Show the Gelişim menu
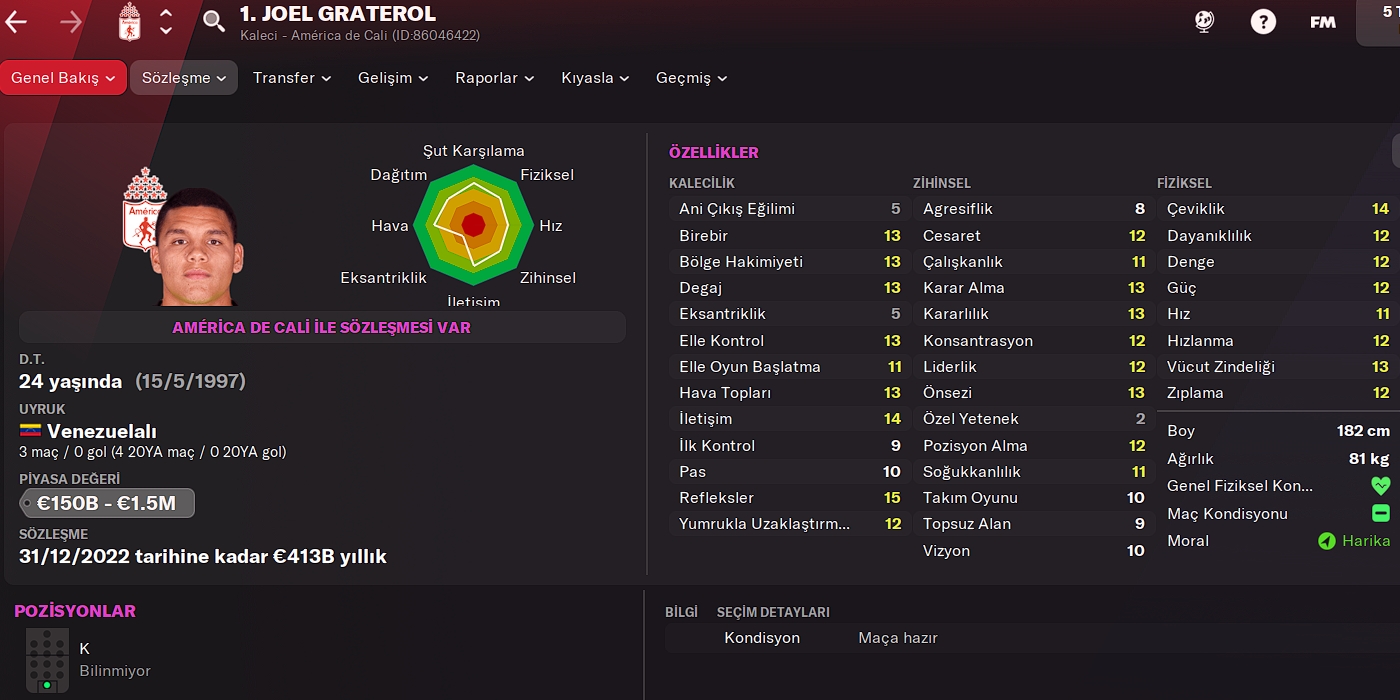The height and width of the screenshot is (700, 1400). [393, 78]
